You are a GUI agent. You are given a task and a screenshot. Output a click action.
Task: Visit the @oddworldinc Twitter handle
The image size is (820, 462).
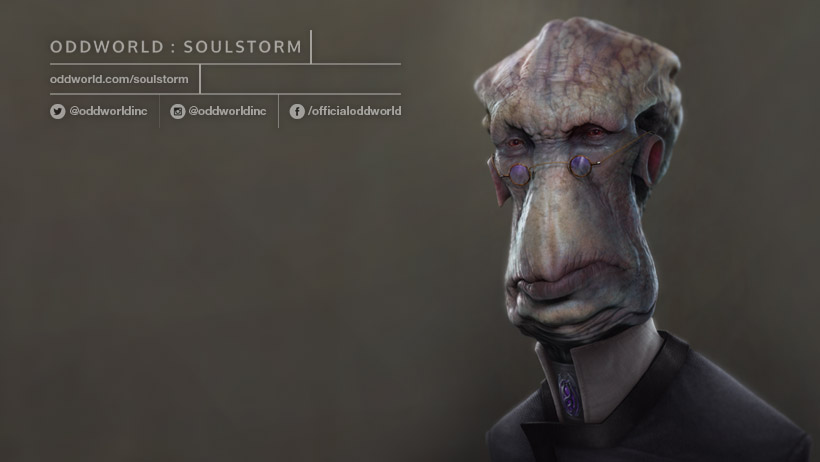(x=99, y=111)
